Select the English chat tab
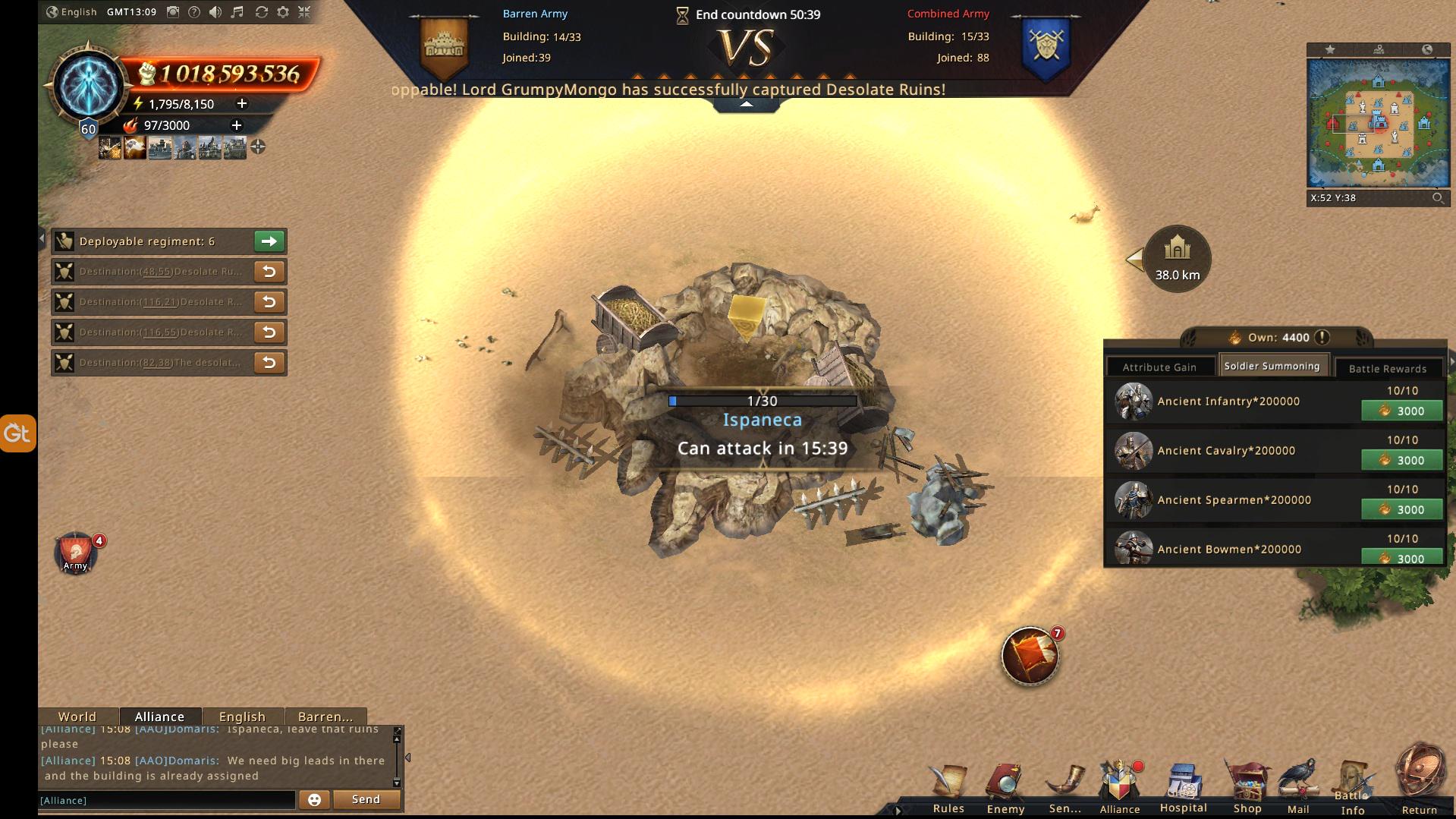The height and width of the screenshot is (819, 1456). tap(242, 717)
